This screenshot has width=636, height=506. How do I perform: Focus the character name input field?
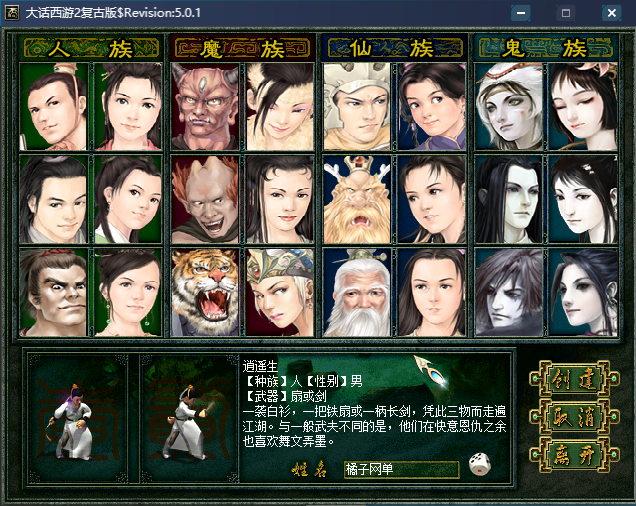point(400,469)
